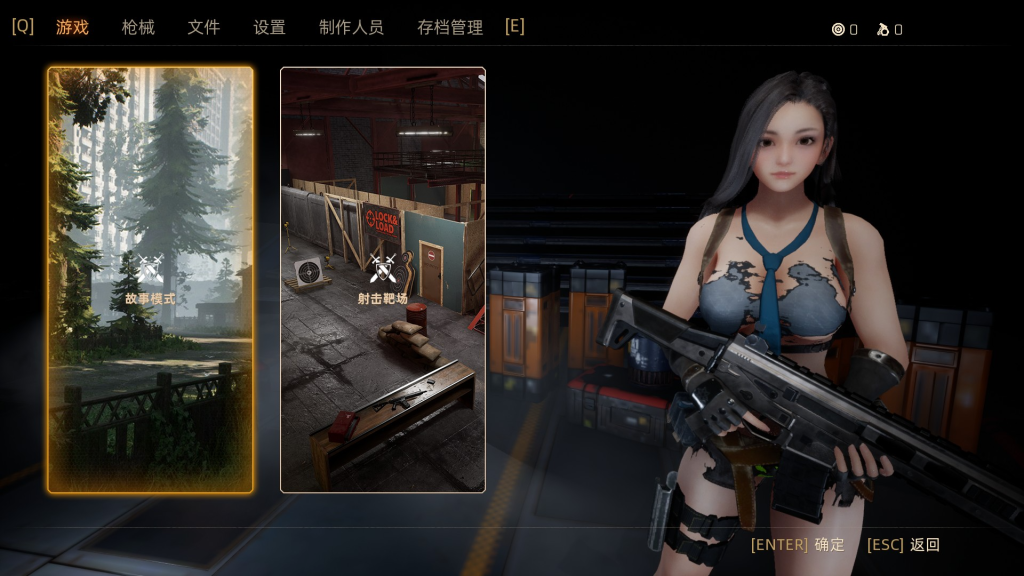Go to the 存档管理 tab
Image resolution: width=1024 pixels, height=576 pixels.
(x=450, y=27)
